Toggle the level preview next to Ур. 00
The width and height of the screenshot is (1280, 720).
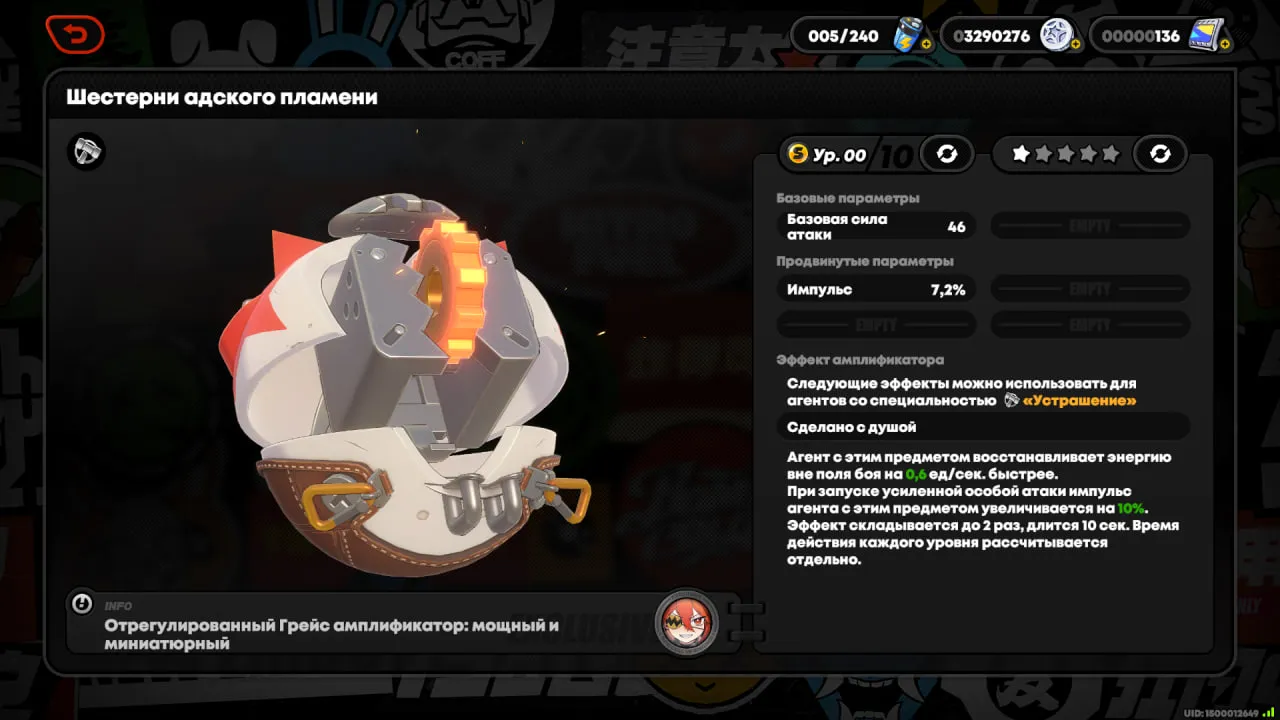pyautogui.click(x=946, y=154)
